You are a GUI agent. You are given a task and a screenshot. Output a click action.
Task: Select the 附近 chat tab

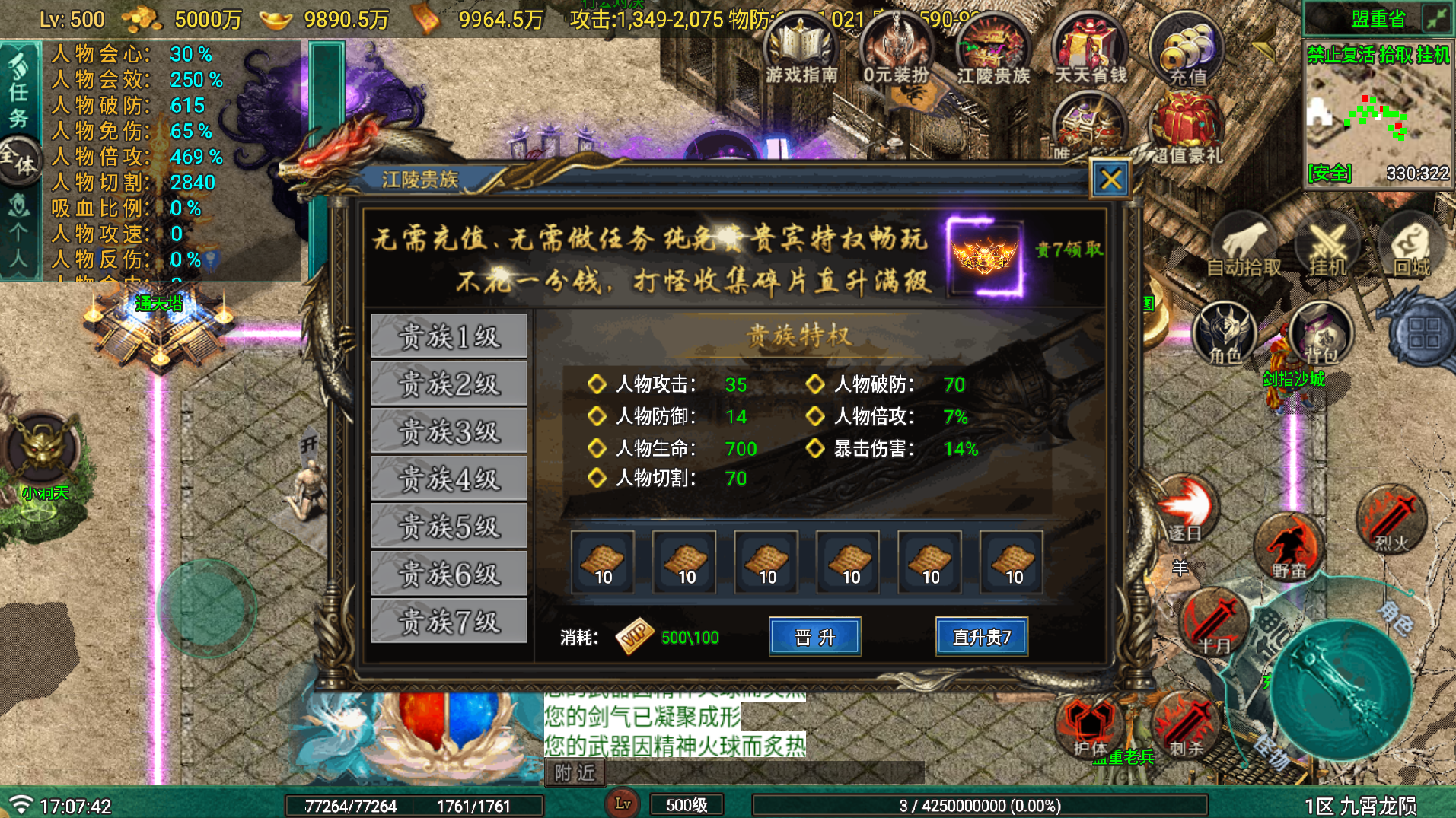coord(575,772)
